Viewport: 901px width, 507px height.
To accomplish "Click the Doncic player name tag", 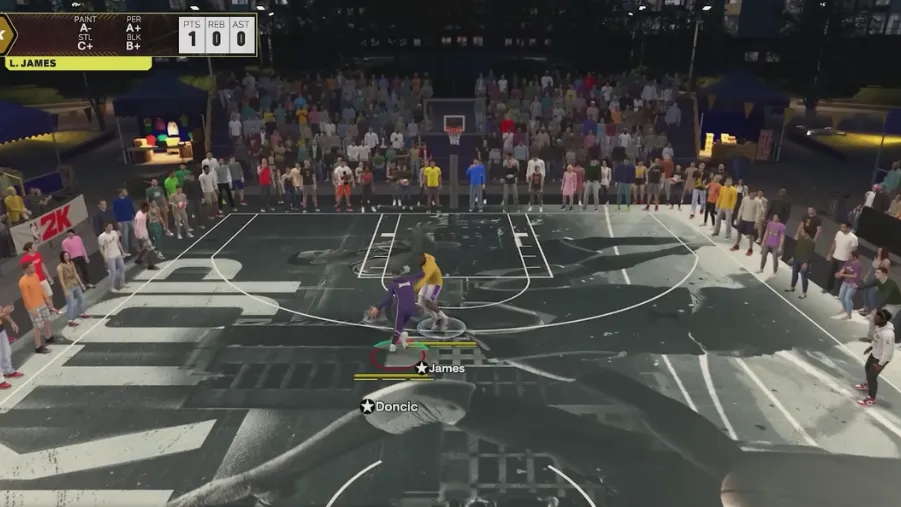I will pyautogui.click(x=390, y=406).
